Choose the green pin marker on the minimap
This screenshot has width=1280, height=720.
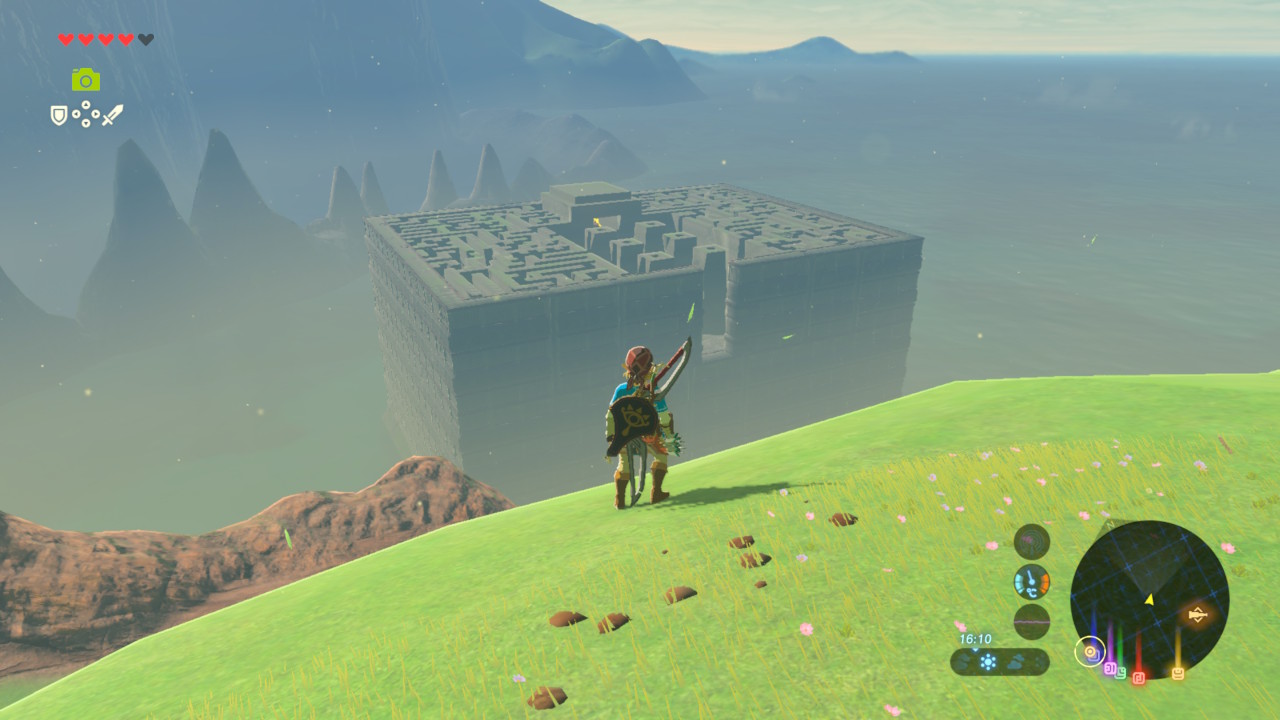click(1121, 672)
